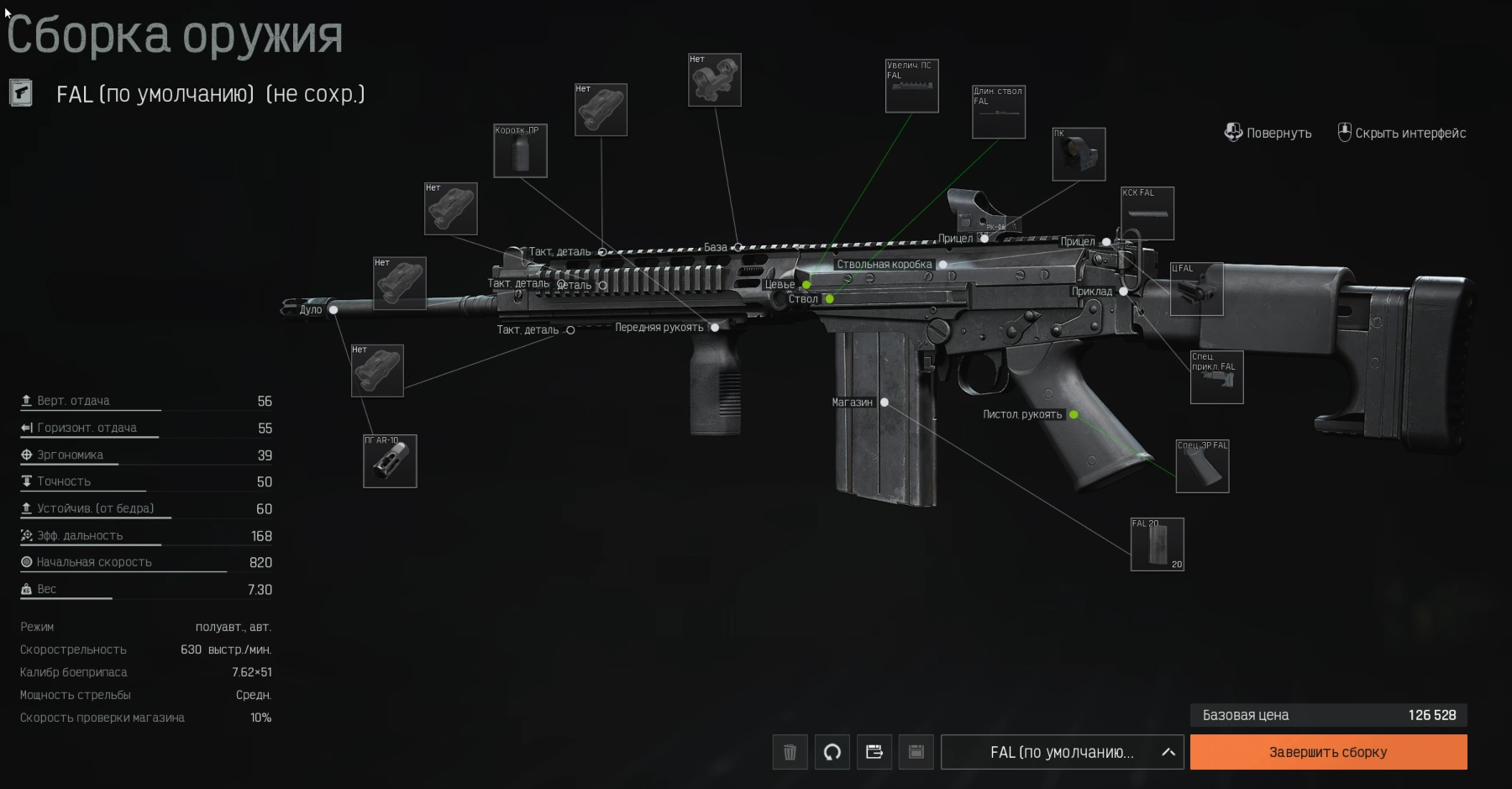Select the Длин. ствол FAL barrel slot
Screen dimensions: 1512x789
(x=998, y=112)
